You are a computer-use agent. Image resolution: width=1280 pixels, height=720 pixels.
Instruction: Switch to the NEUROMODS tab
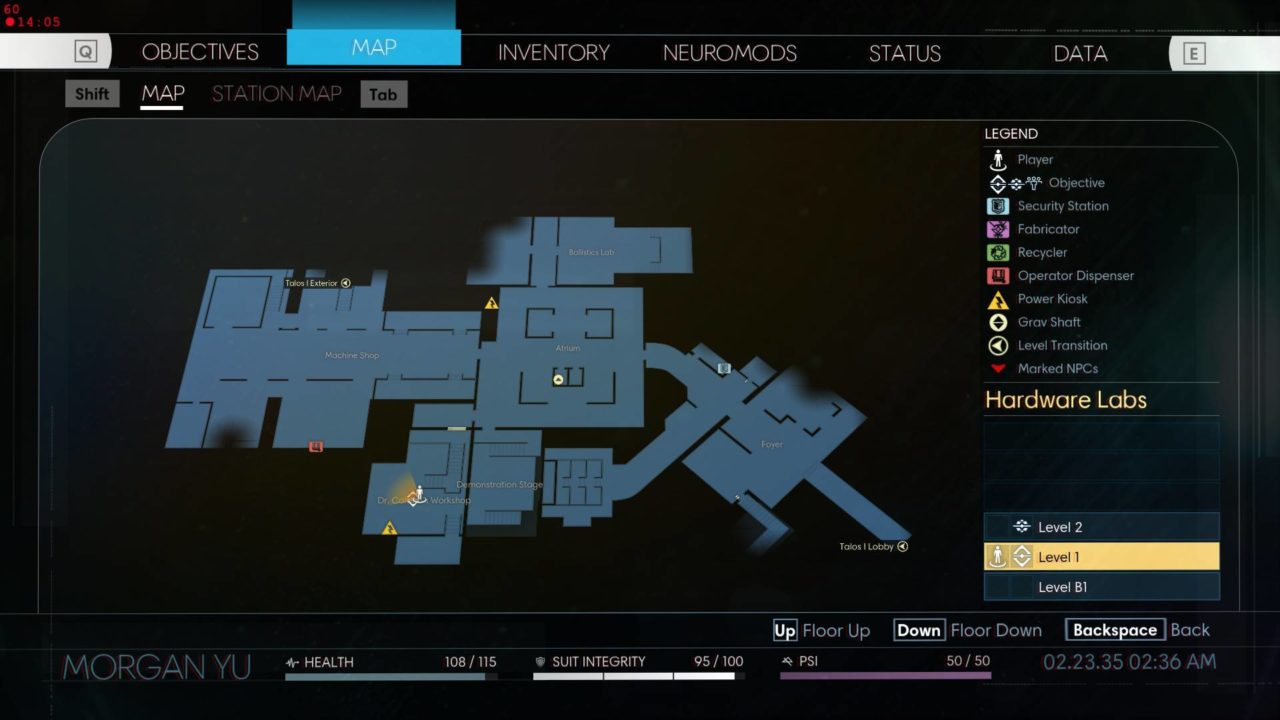pos(729,52)
